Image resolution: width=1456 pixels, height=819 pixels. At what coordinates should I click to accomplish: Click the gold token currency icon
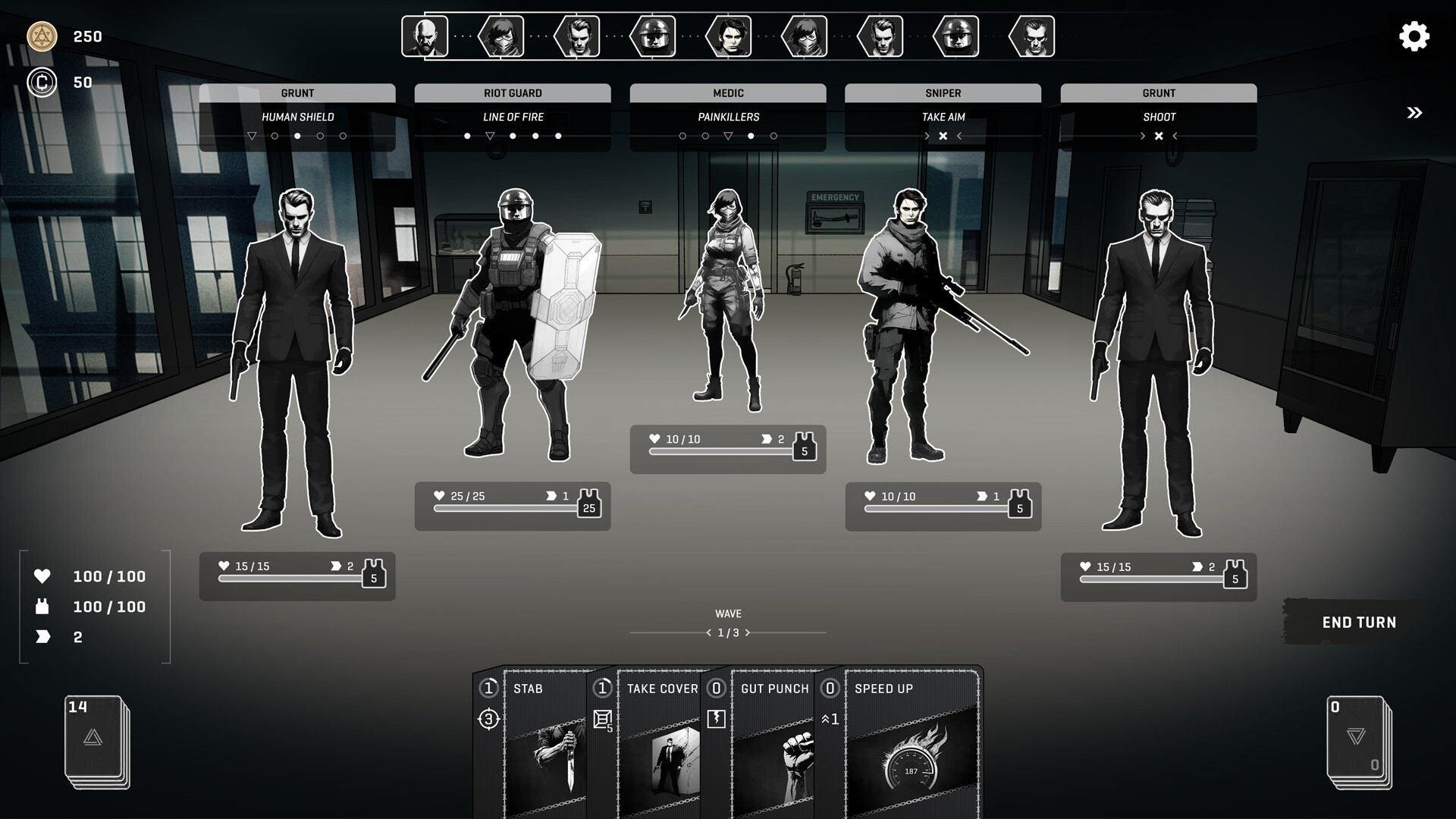pyautogui.click(x=43, y=36)
